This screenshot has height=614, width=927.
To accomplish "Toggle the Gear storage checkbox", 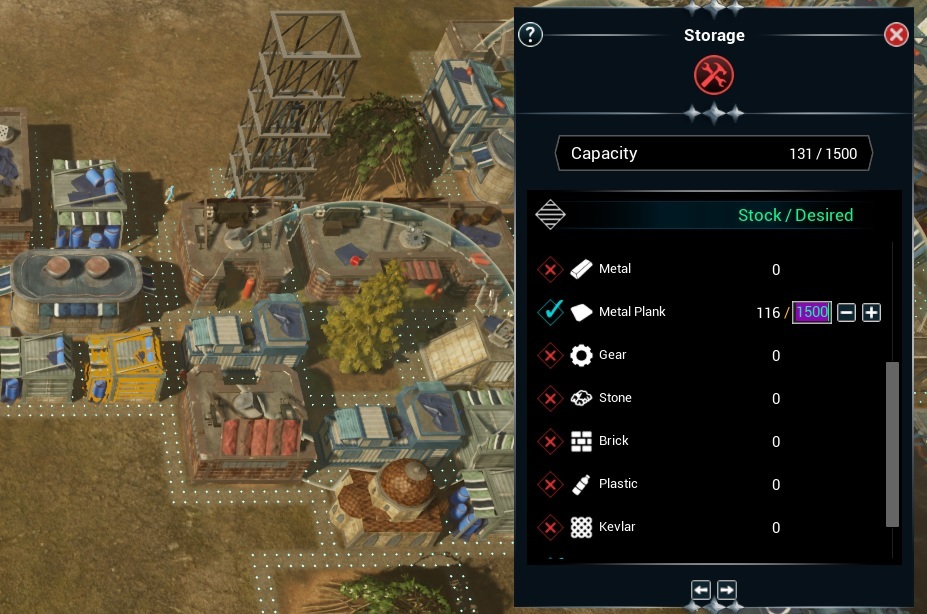I will pyautogui.click(x=550, y=355).
